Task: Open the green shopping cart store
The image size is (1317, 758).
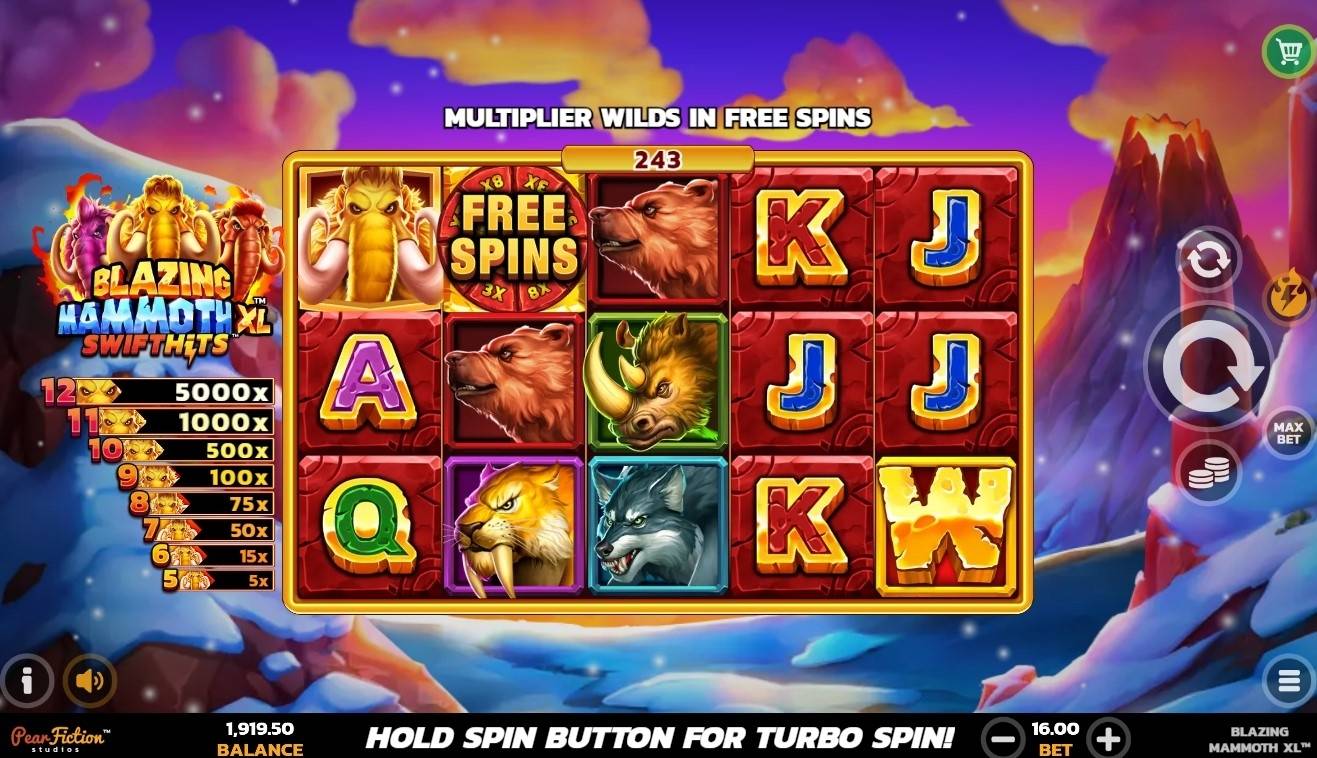Action: (1288, 51)
